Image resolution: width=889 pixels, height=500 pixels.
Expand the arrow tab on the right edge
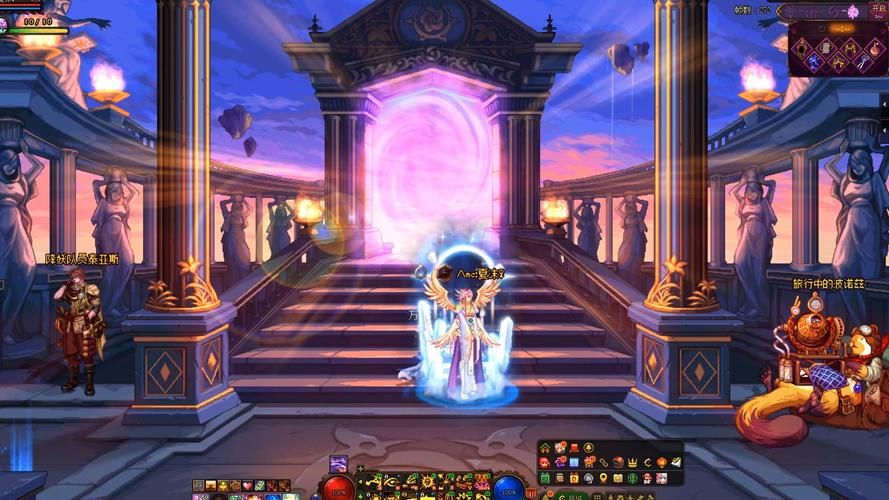click(x=884, y=103)
